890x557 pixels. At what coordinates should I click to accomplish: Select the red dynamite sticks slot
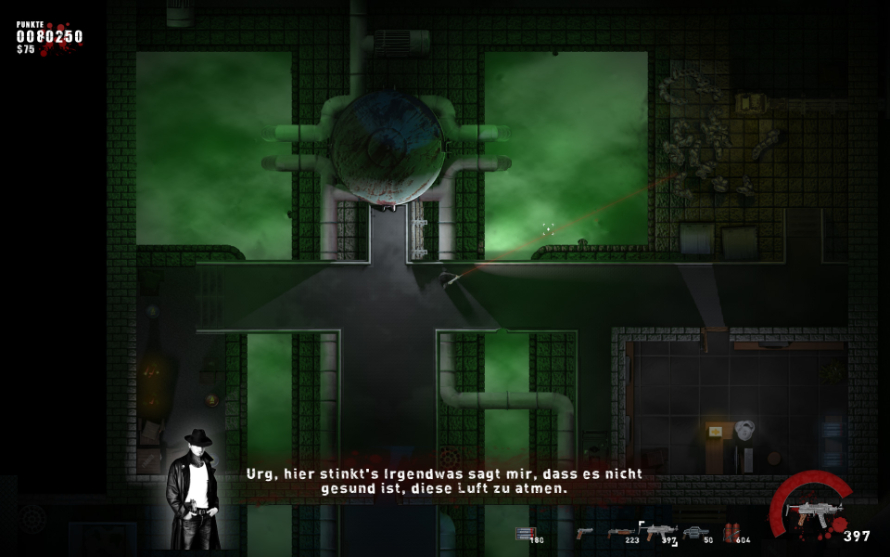point(734,533)
